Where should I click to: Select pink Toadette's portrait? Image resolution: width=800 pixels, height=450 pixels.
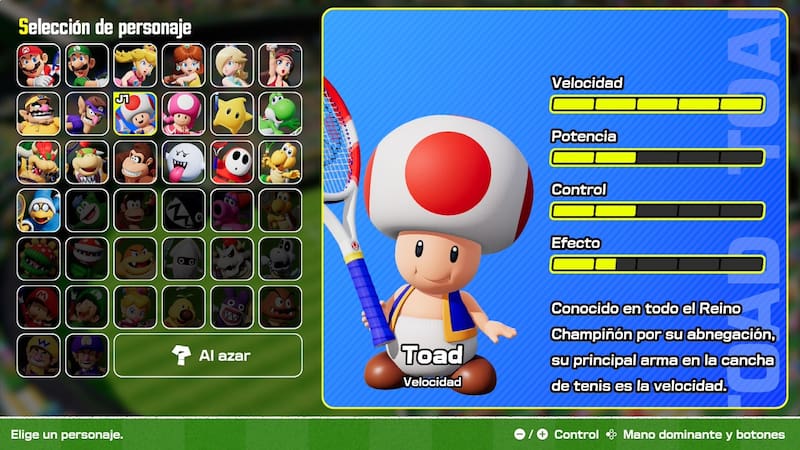pos(183,113)
